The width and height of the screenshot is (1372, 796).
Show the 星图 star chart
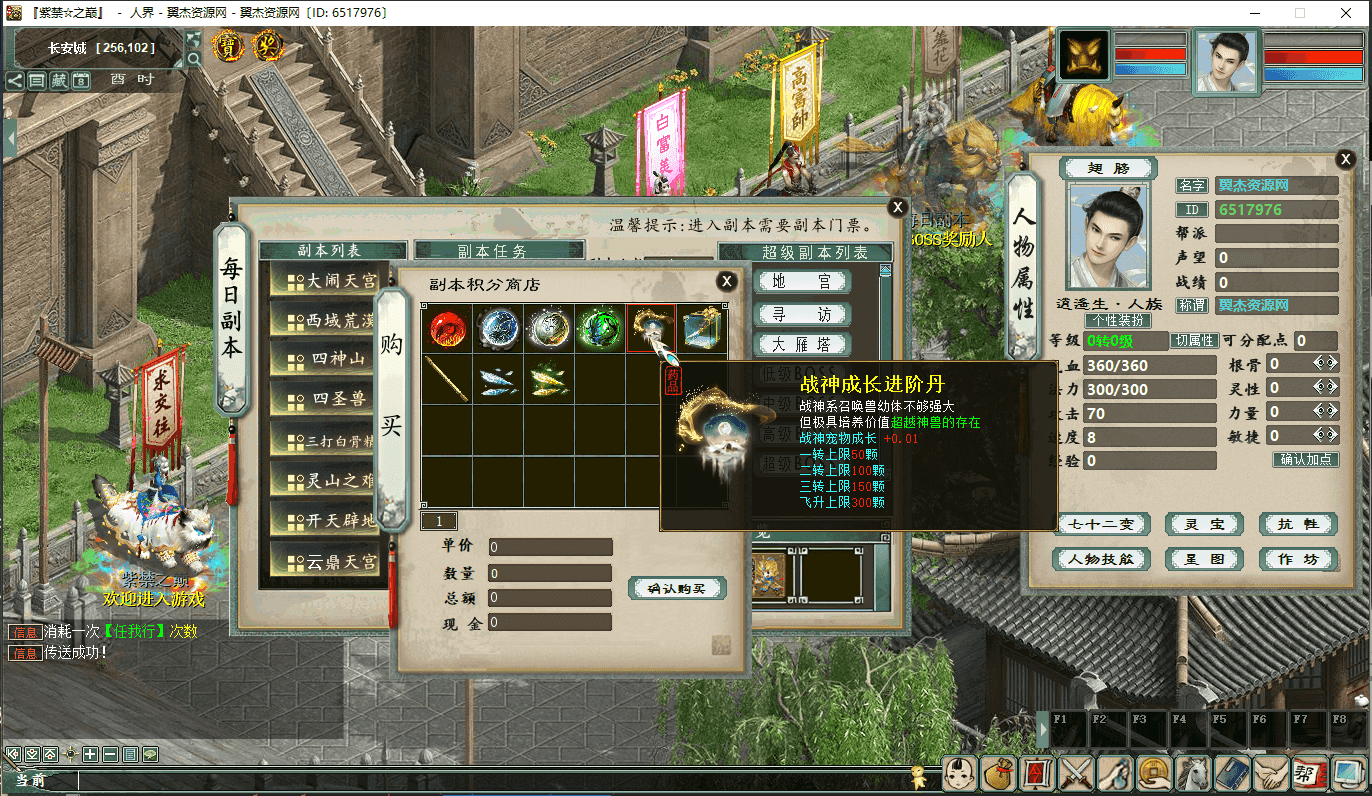tap(1204, 559)
